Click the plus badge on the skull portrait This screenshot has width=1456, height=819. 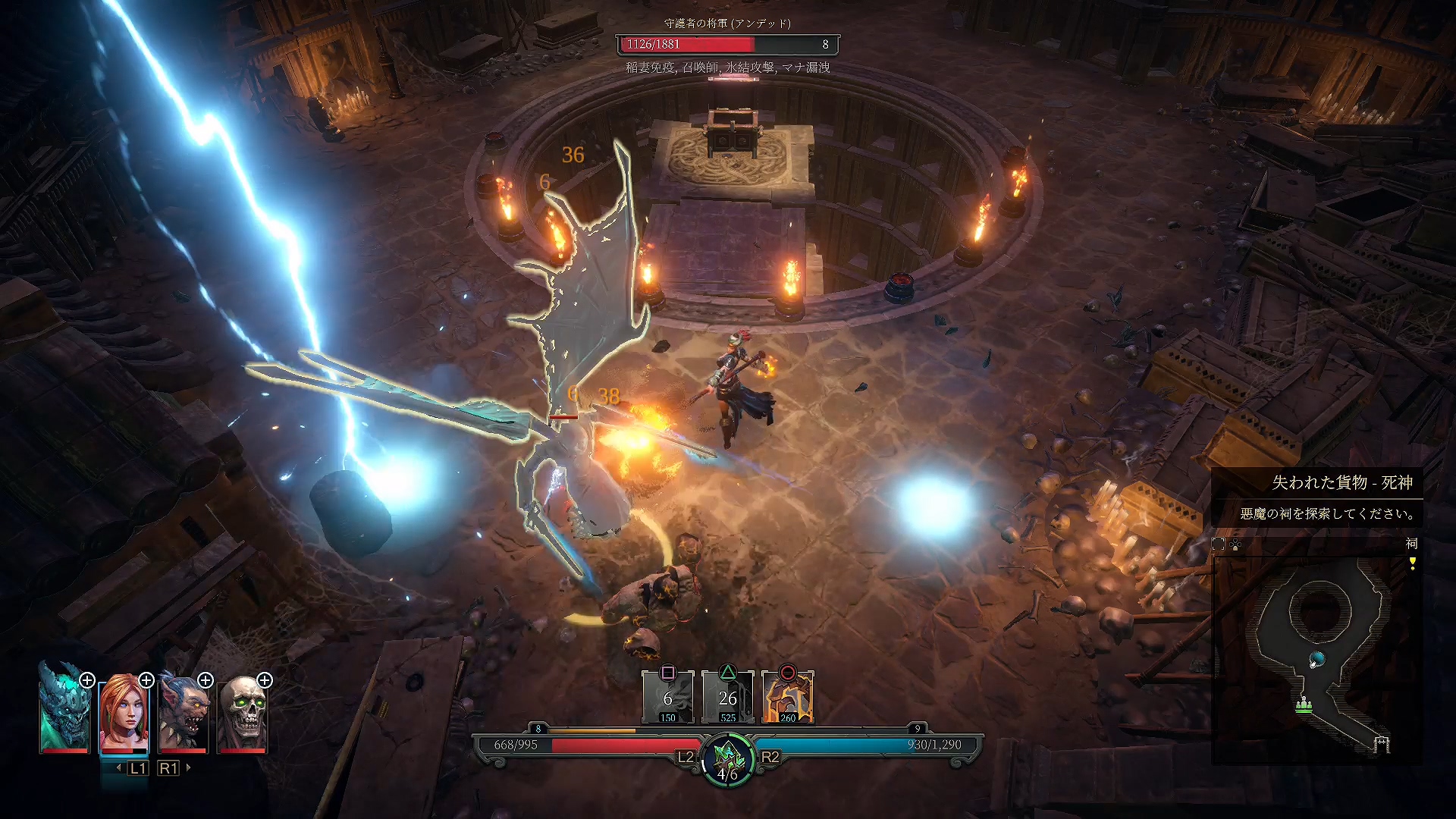[x=265, y=680]
